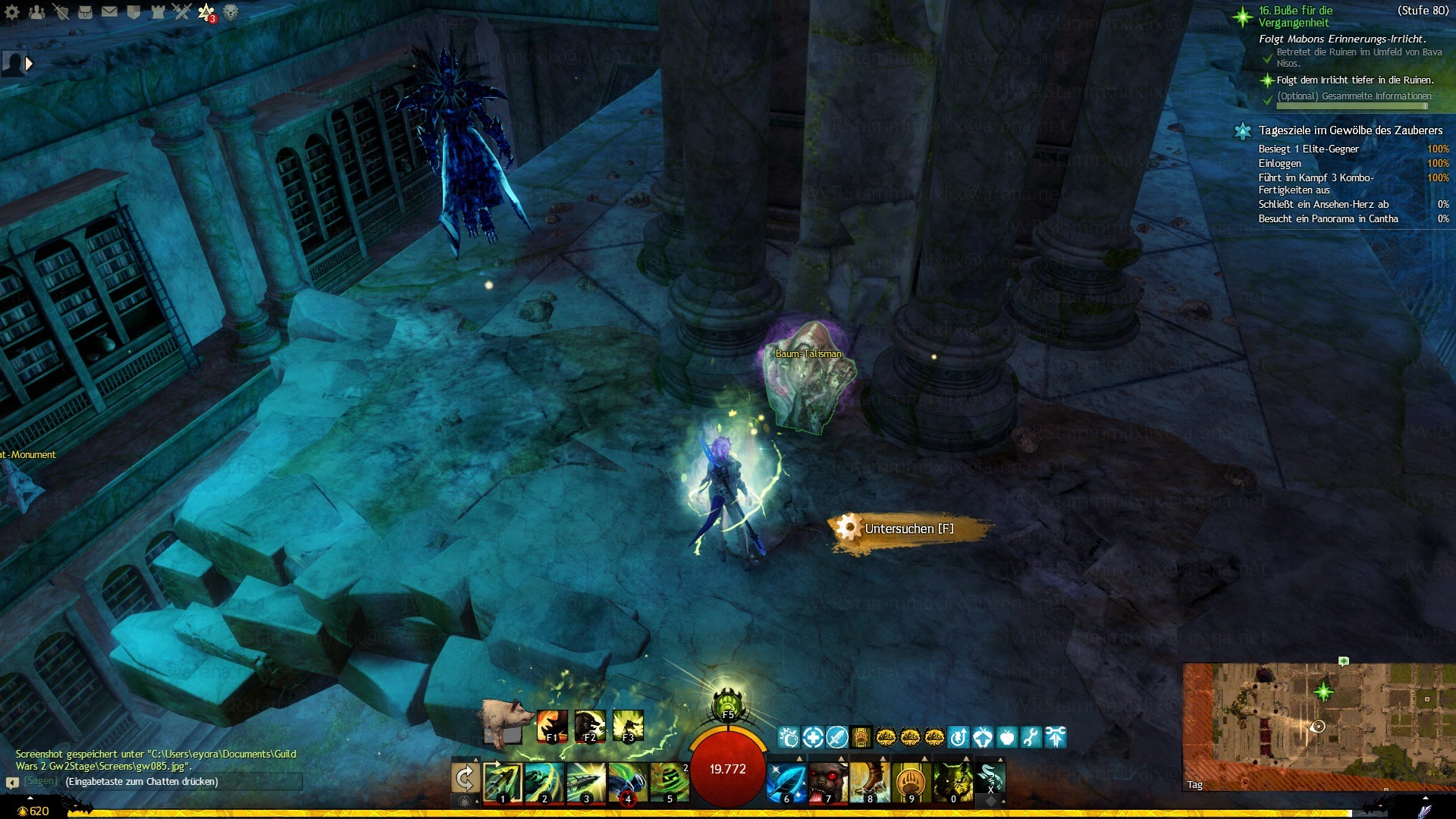The width and height of the screenshot is (1456, 819).
Task: Open the lion head Trading Post icon
Action: tap(231, 12)
